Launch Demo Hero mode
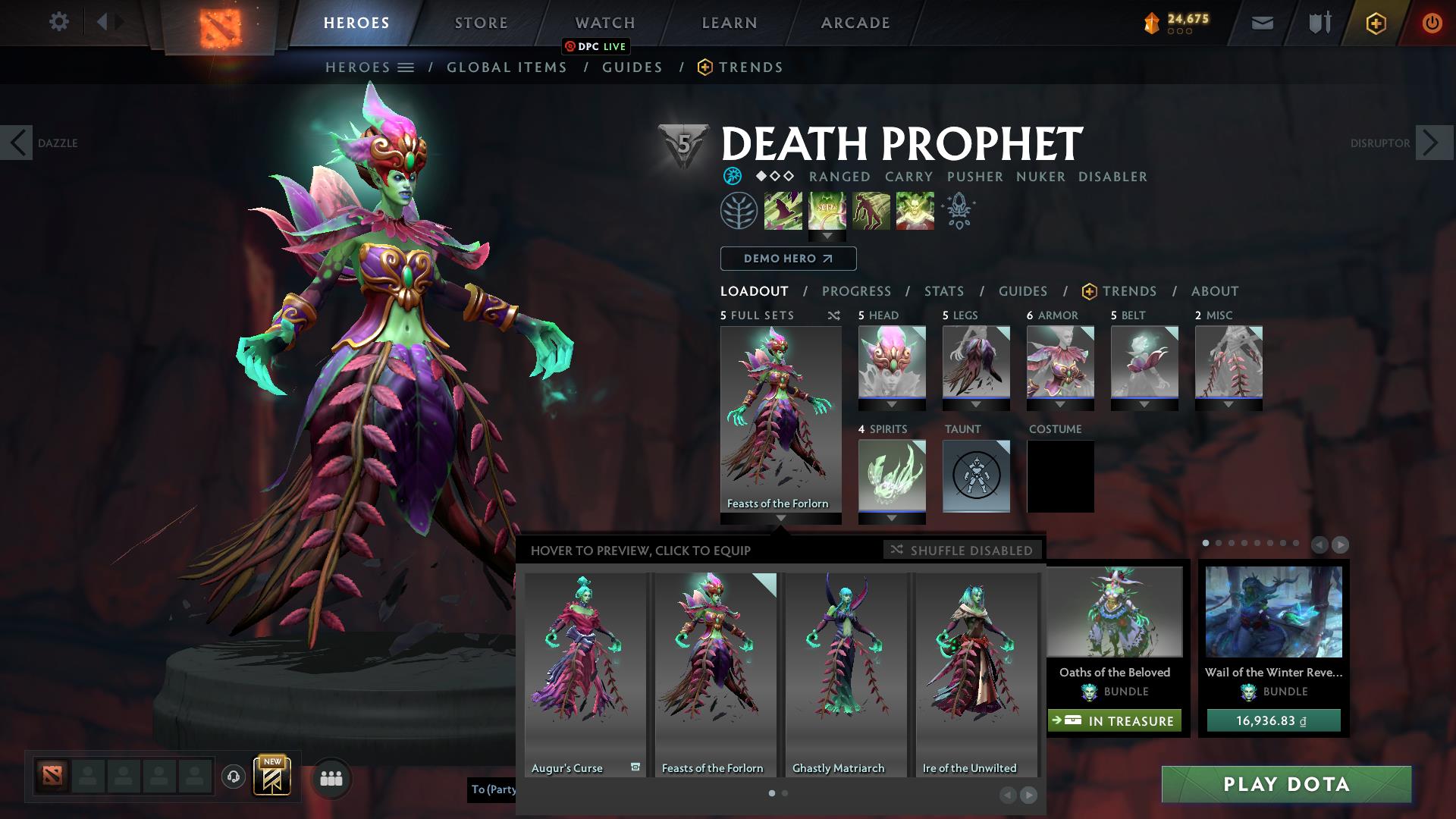Image resolution: width=1456 pixels, height=819 pixels. [788, 259]
